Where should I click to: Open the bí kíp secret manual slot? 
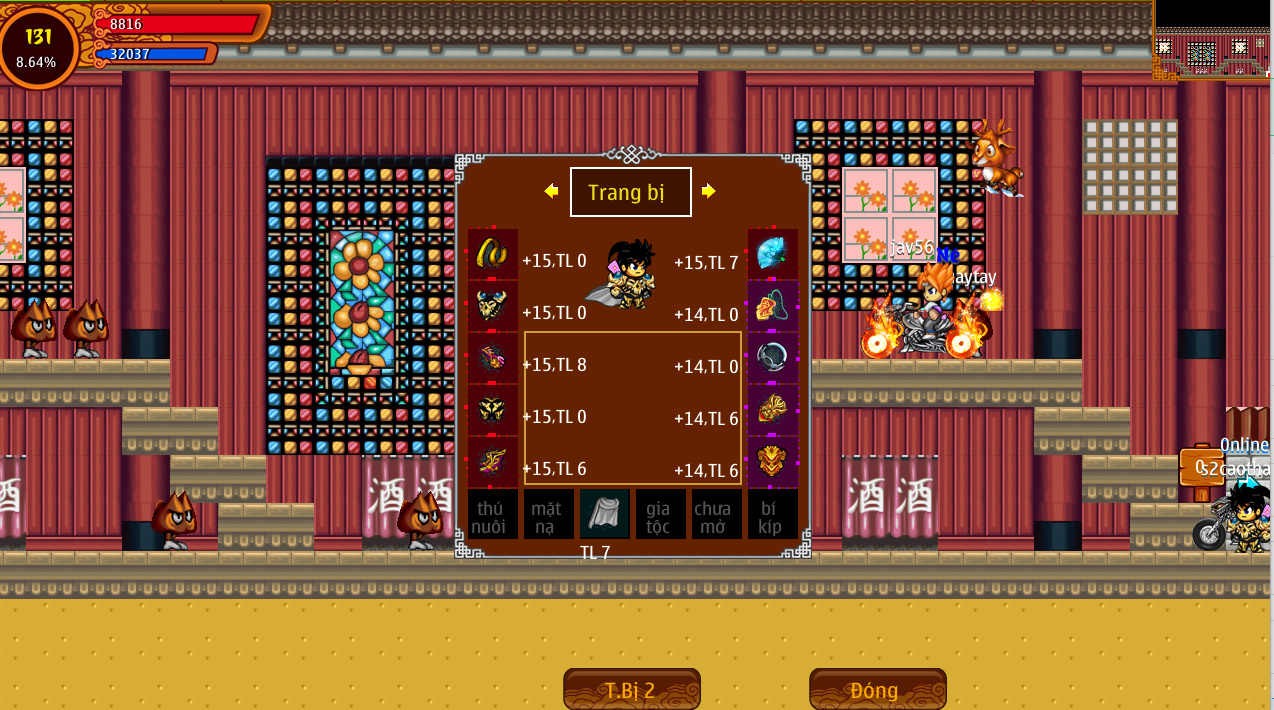pyautogui.click(x=772, y=514)
